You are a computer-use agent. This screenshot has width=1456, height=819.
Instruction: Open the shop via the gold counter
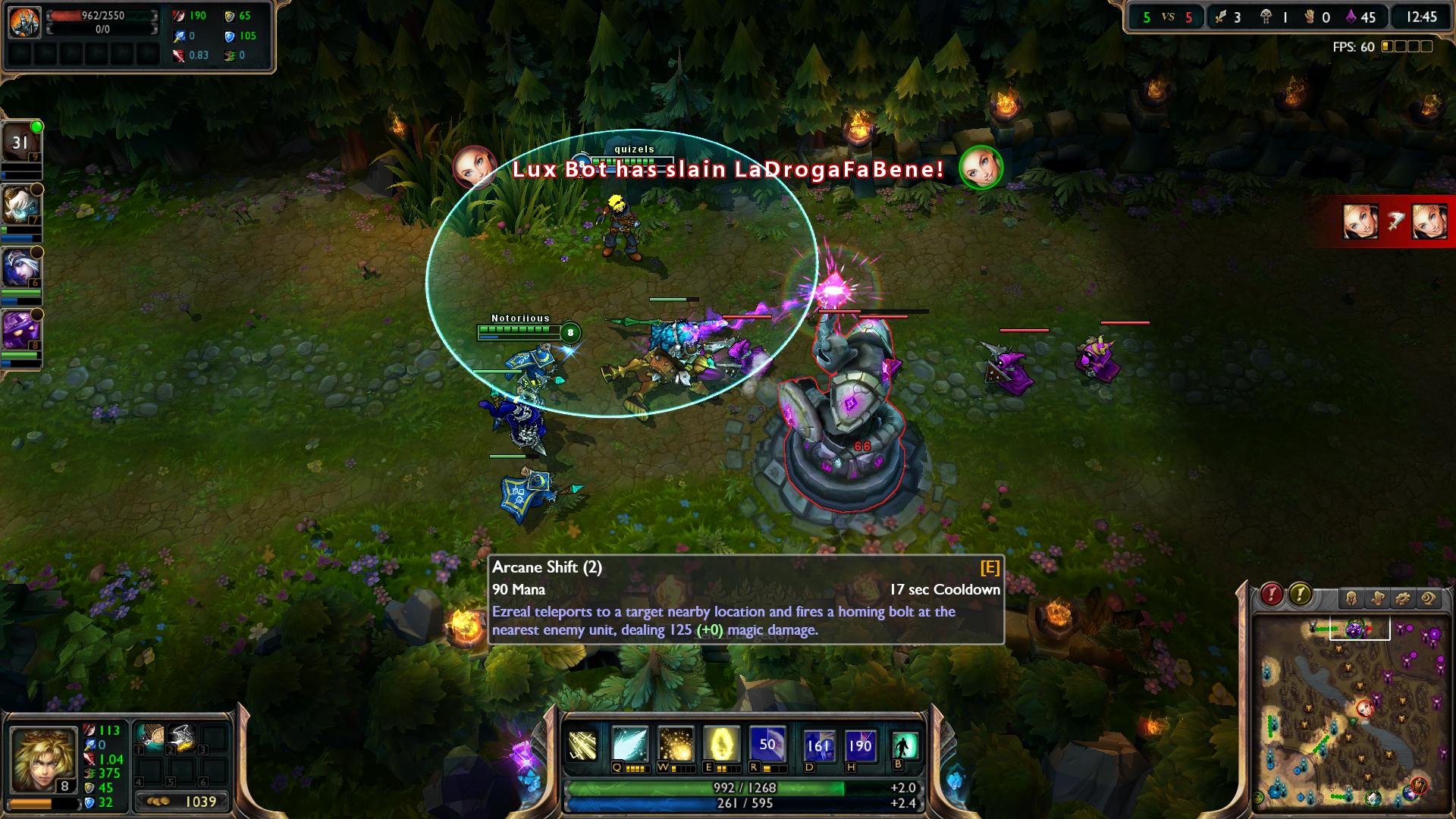tap(182, 802)
